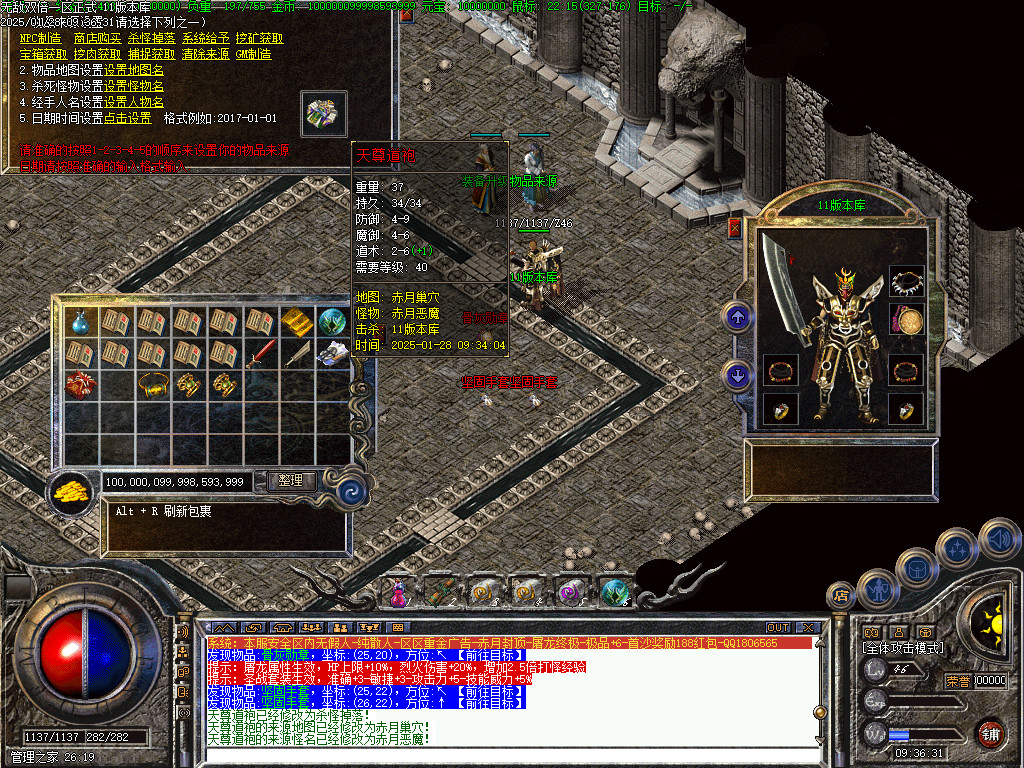Open the 店 shop round button
1024x768 pixels.
(842, 596)
